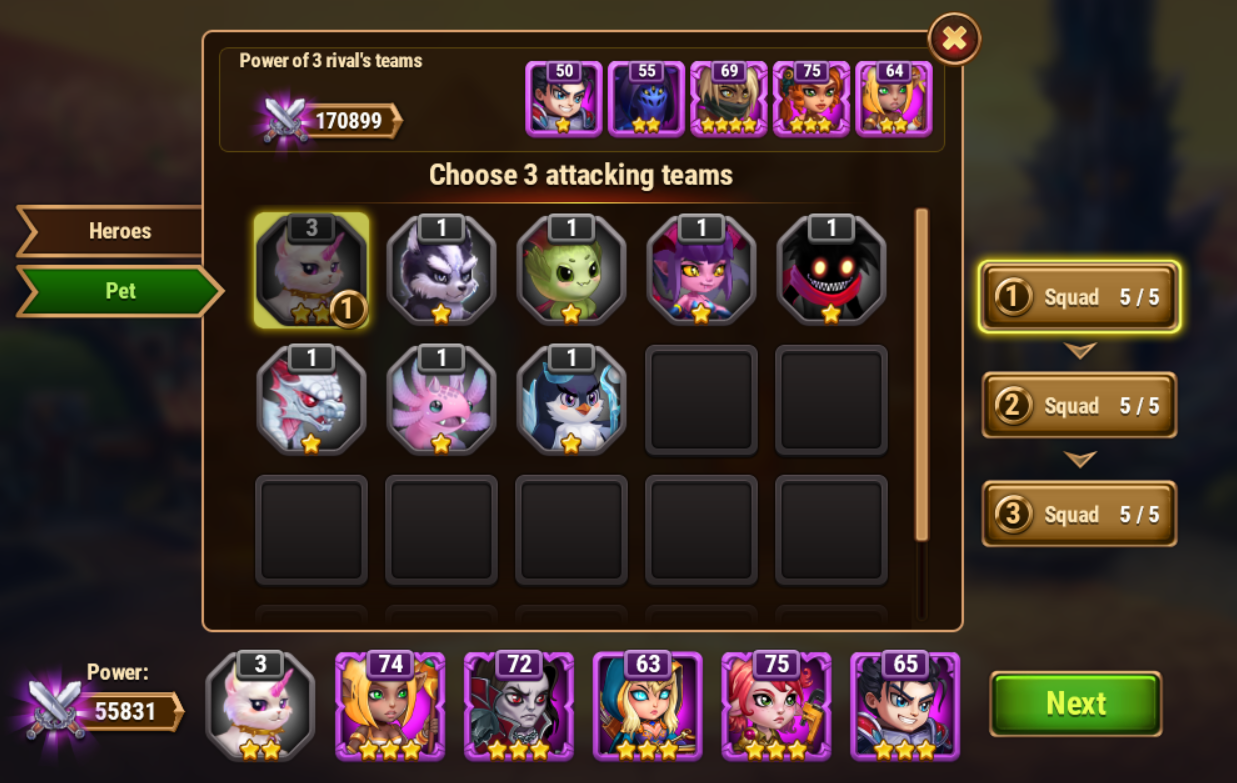Switch to Squad 3
The width and height of the screenshot is (1237, 783).
(1079, 514)
